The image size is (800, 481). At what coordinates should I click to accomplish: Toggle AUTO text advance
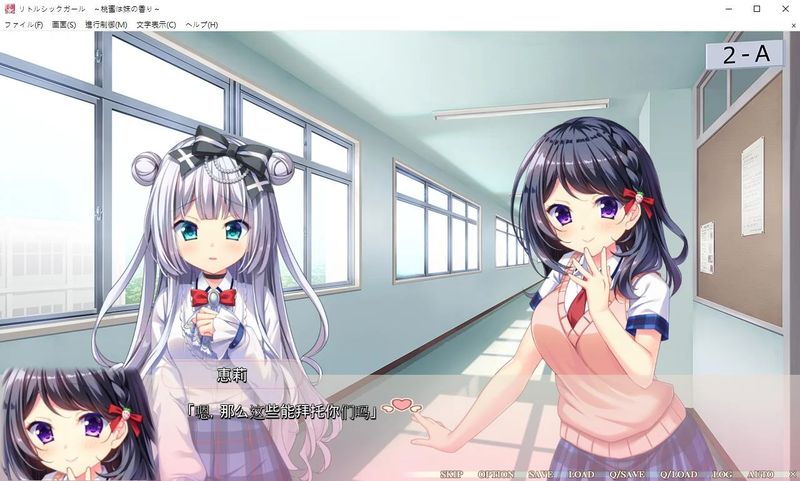click(760, 473)
